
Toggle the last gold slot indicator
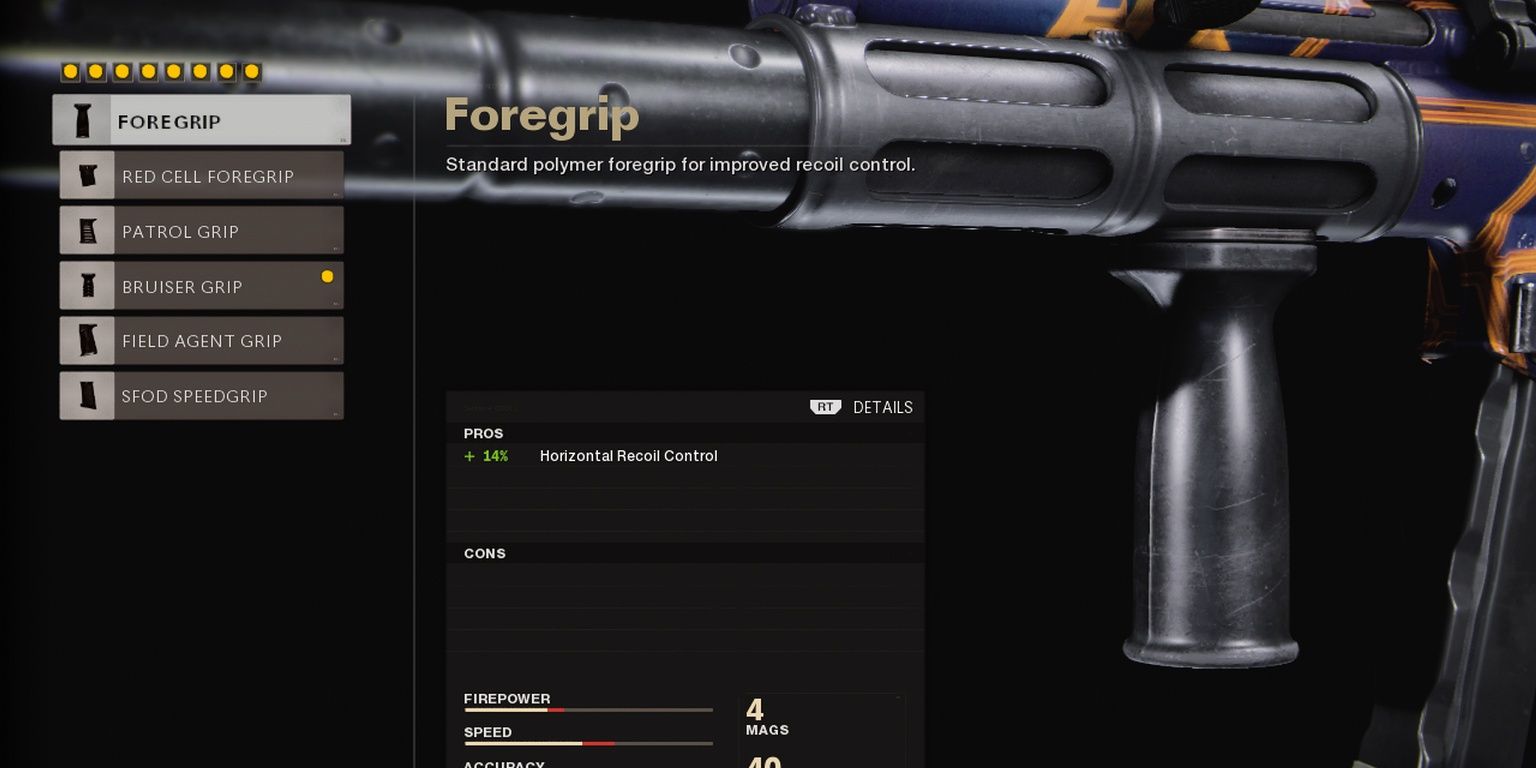(252, 71)
